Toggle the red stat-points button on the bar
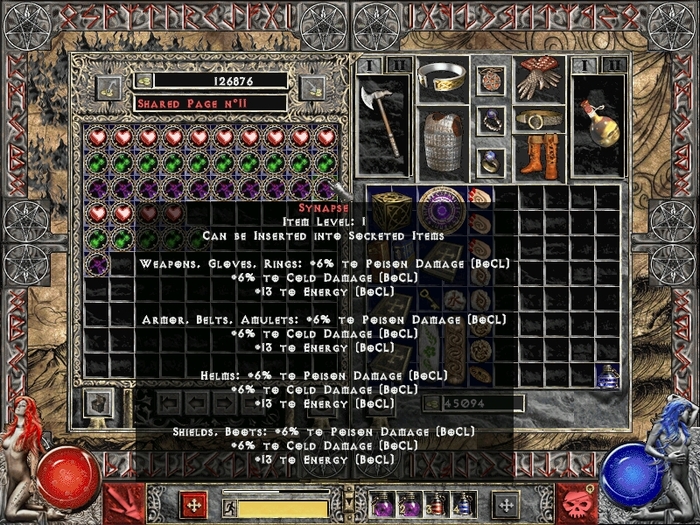The width and height of the screenshot is (700, 525). (x=191, y=504)
